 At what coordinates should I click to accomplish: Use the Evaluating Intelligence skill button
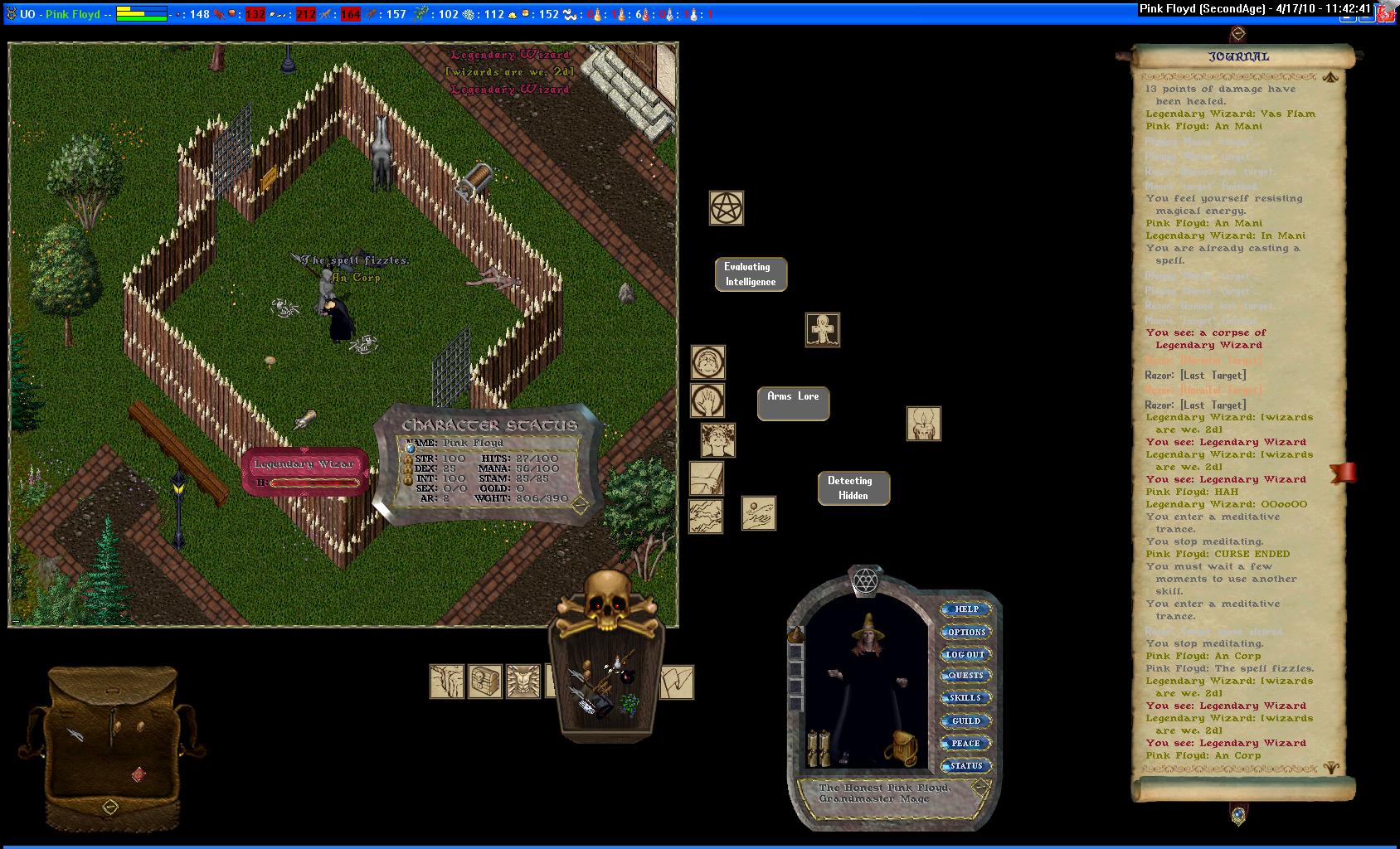point(751,274)
